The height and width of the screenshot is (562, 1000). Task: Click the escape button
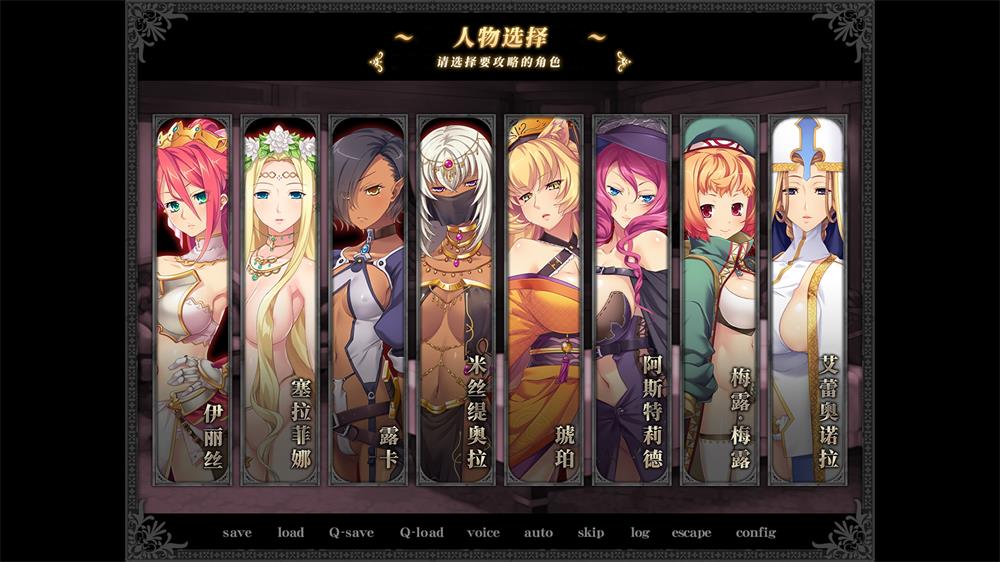click(691, 533)
